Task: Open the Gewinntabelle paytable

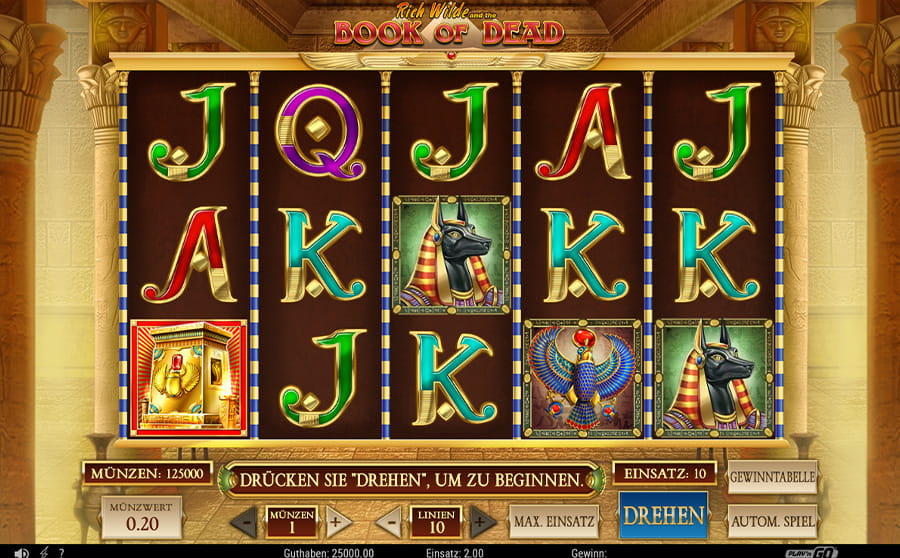Action: click(x=772, y=477)
